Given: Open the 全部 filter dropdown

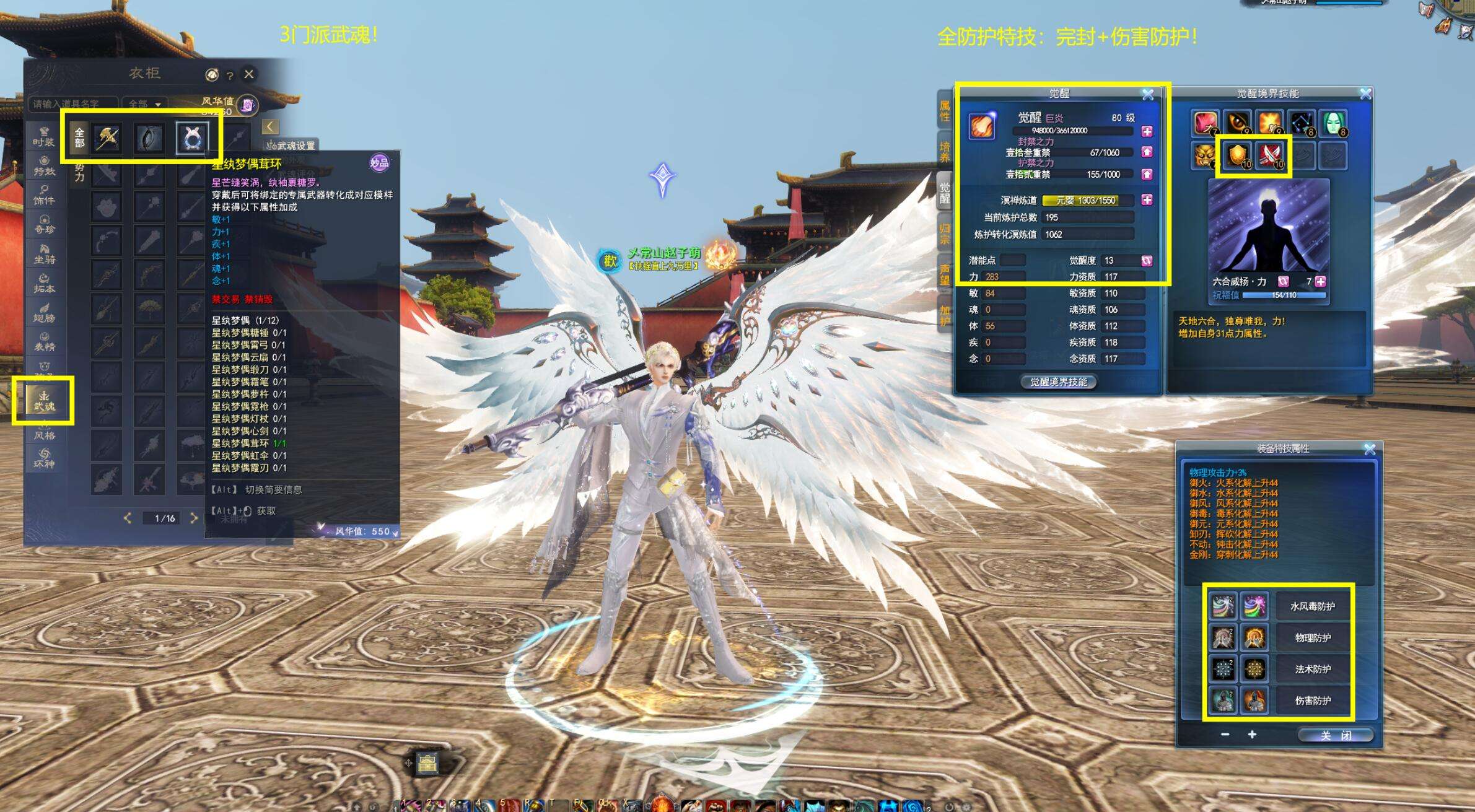Looking at the screenshot, I should click(145, 104).
